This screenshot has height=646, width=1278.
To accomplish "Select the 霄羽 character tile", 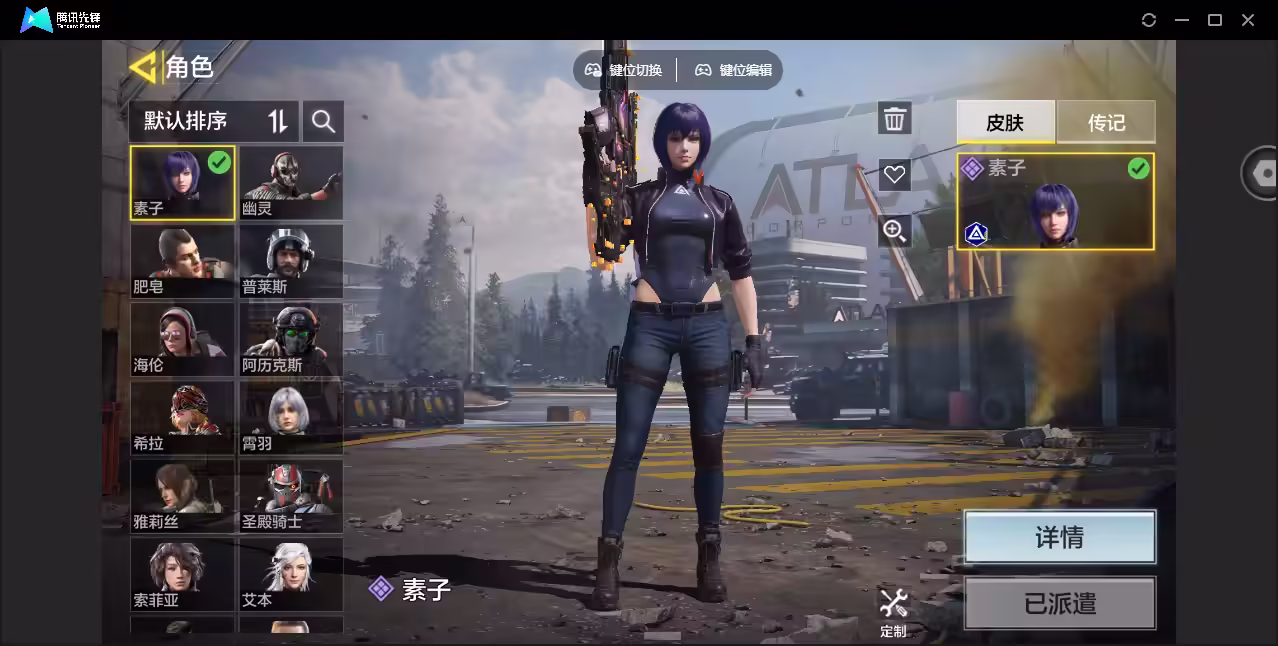I will (291, 417).
